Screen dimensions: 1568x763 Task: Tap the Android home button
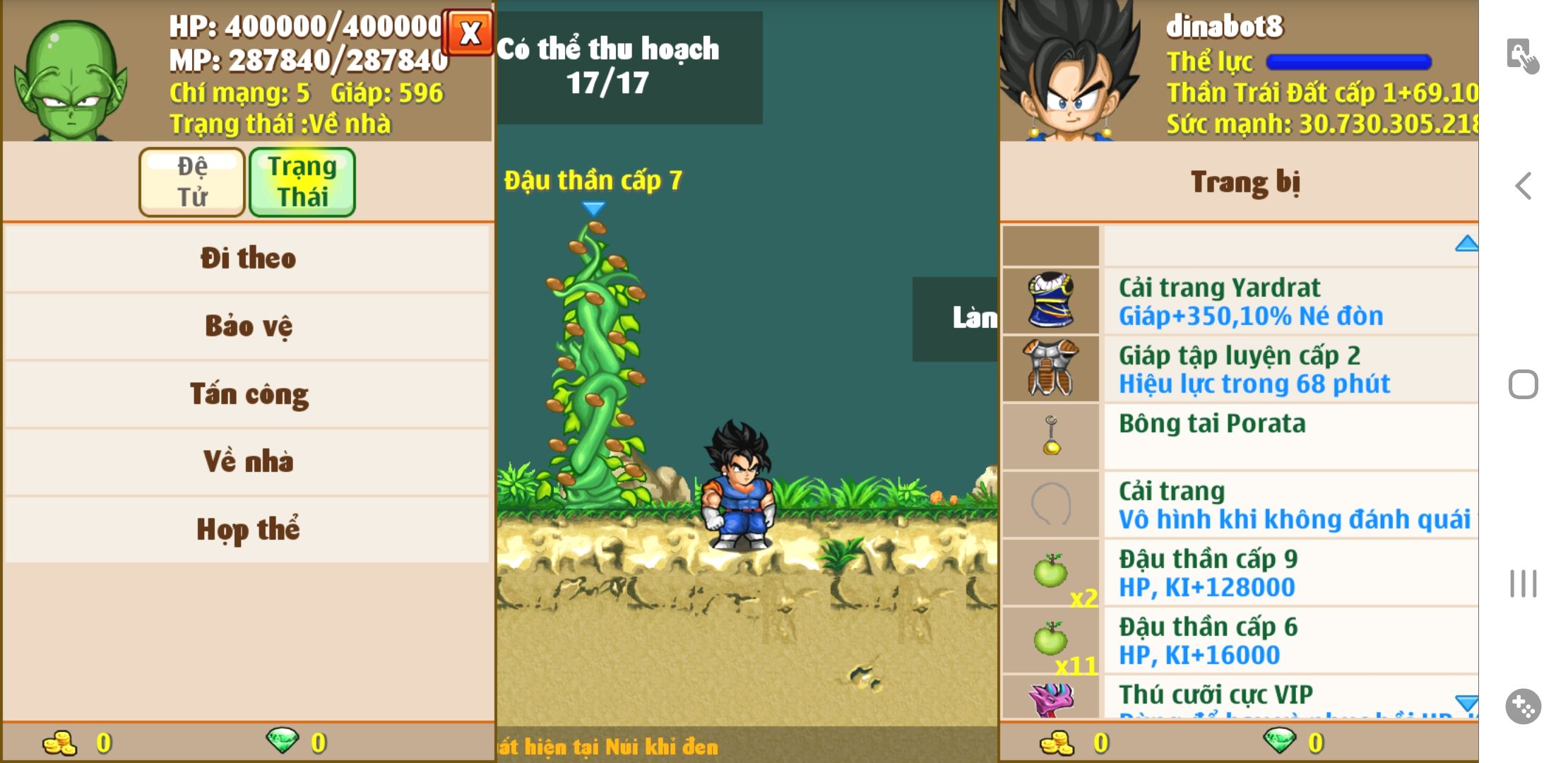tap(1523, 385)
